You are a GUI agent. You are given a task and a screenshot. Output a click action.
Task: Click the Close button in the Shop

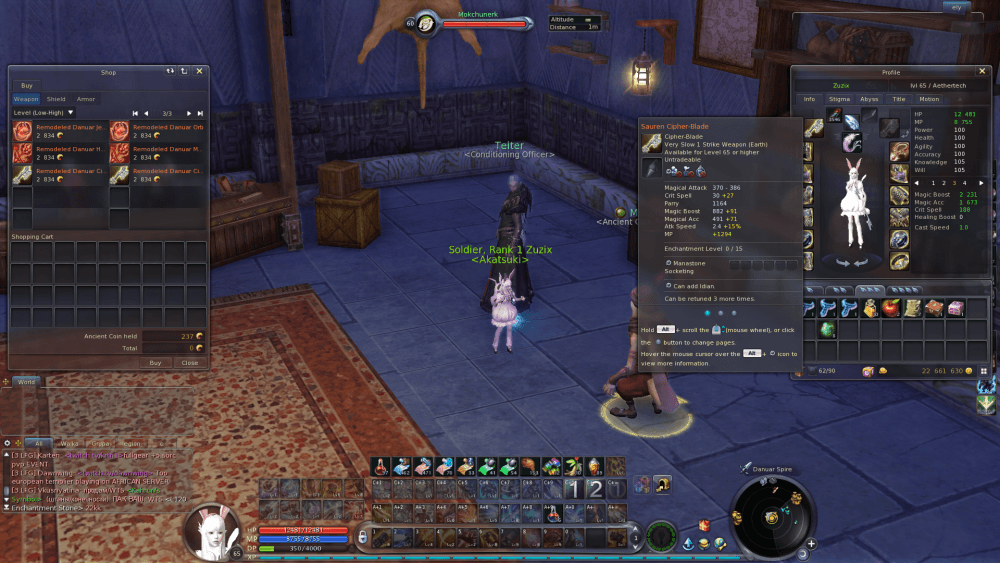[x=189, y=362]
